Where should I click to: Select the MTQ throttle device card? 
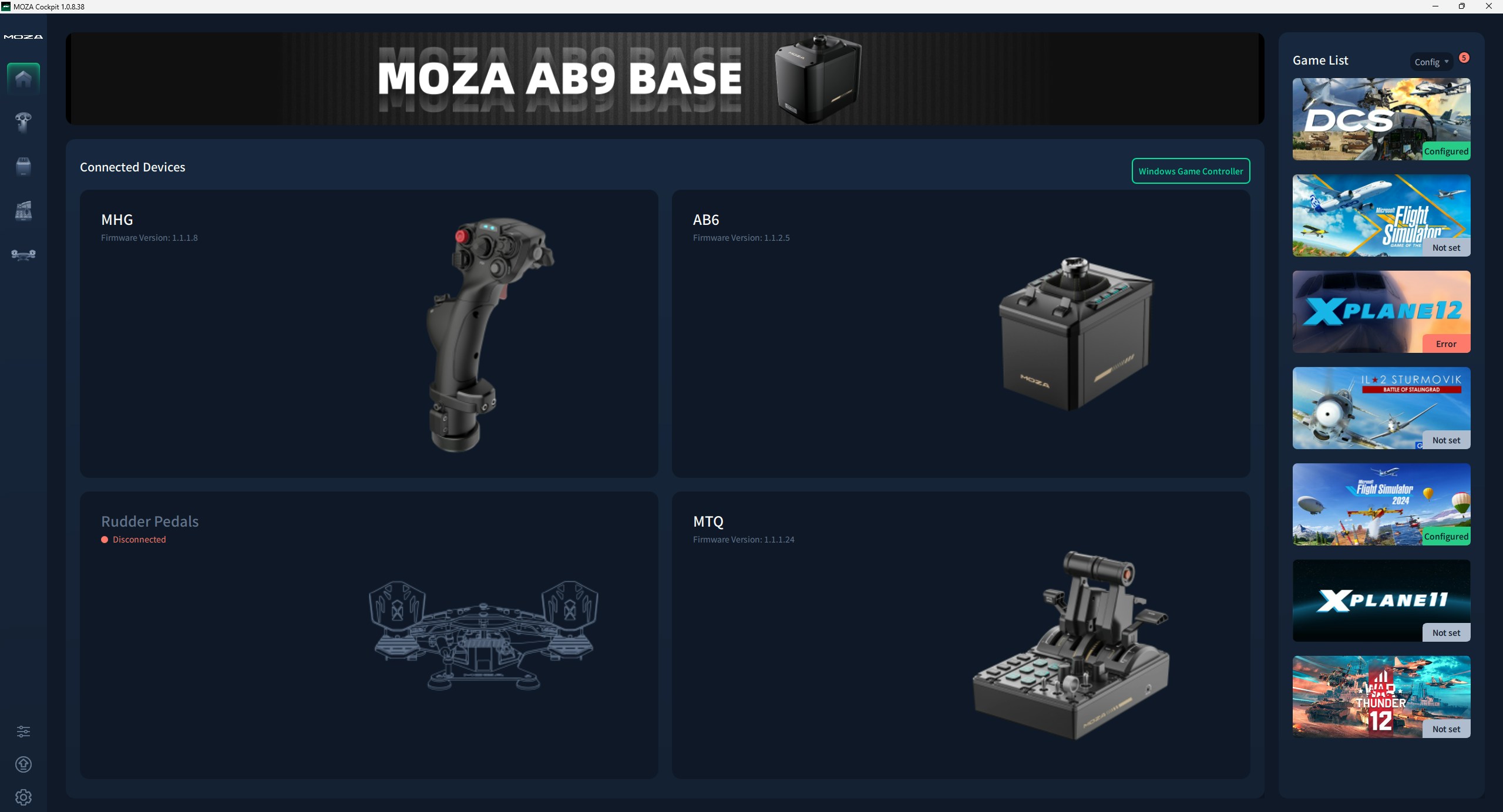click(960, 635)
